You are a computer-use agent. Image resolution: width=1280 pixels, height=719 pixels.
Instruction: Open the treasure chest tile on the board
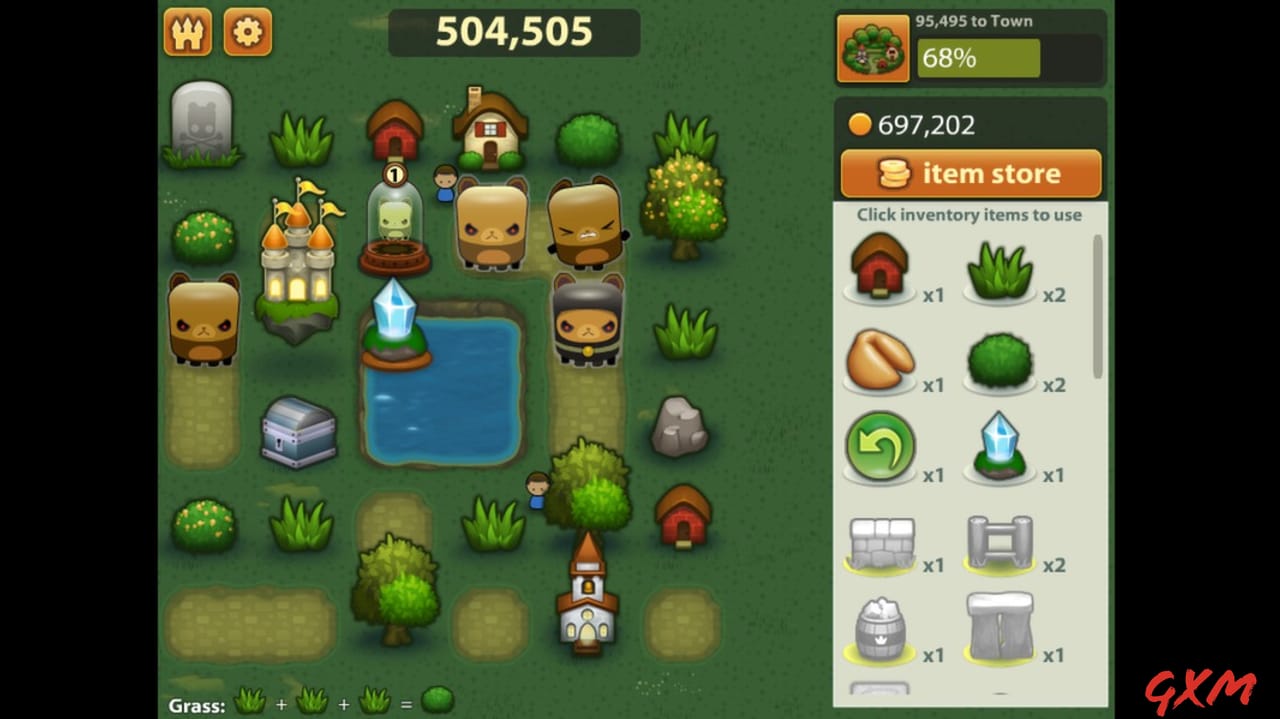[x=298, y=432]
